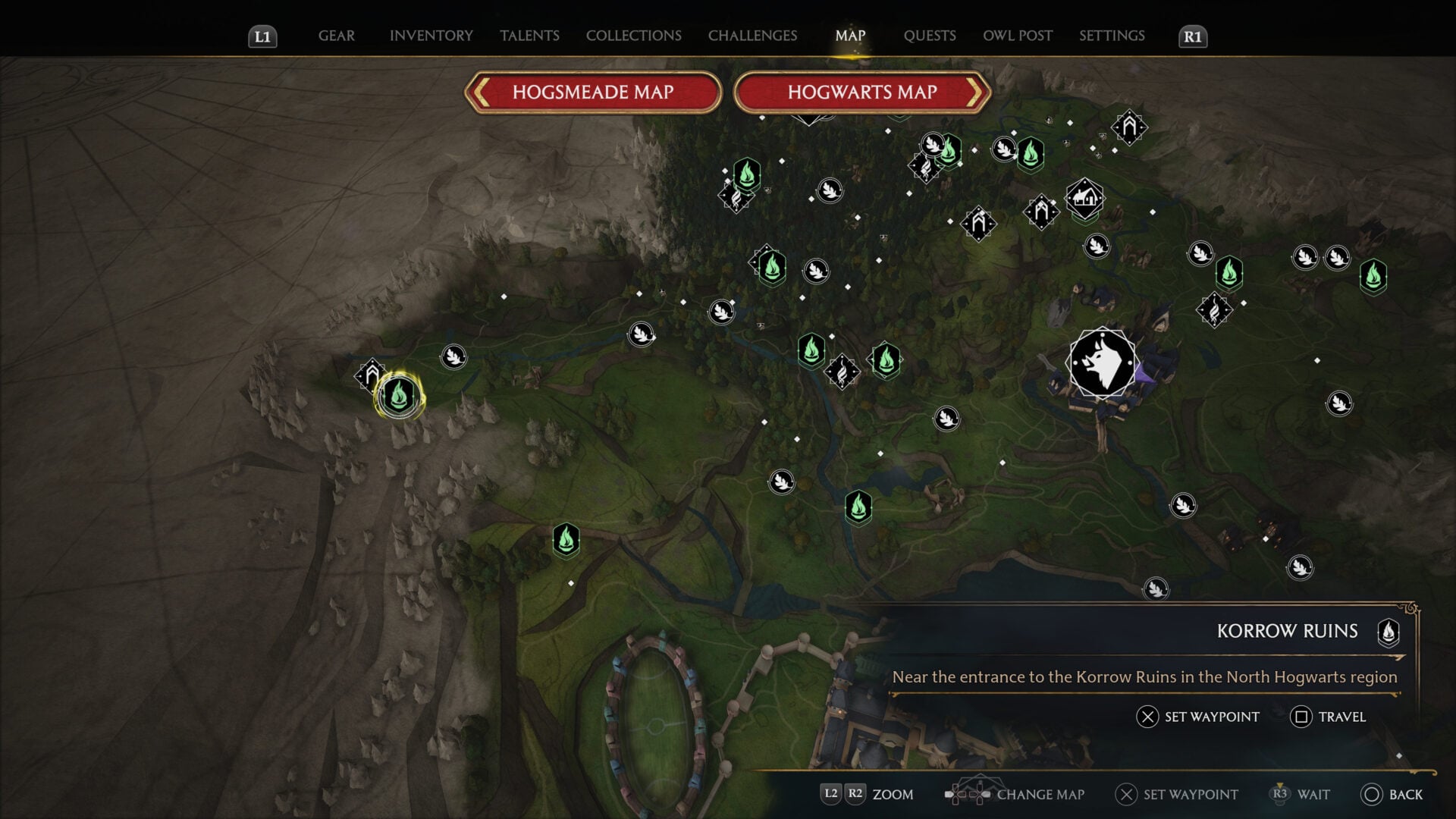This screenshot has width=1456, height=819.
Task: Switch to the Inventory tab
Action: pyautogui.click(x=431, y=36)
